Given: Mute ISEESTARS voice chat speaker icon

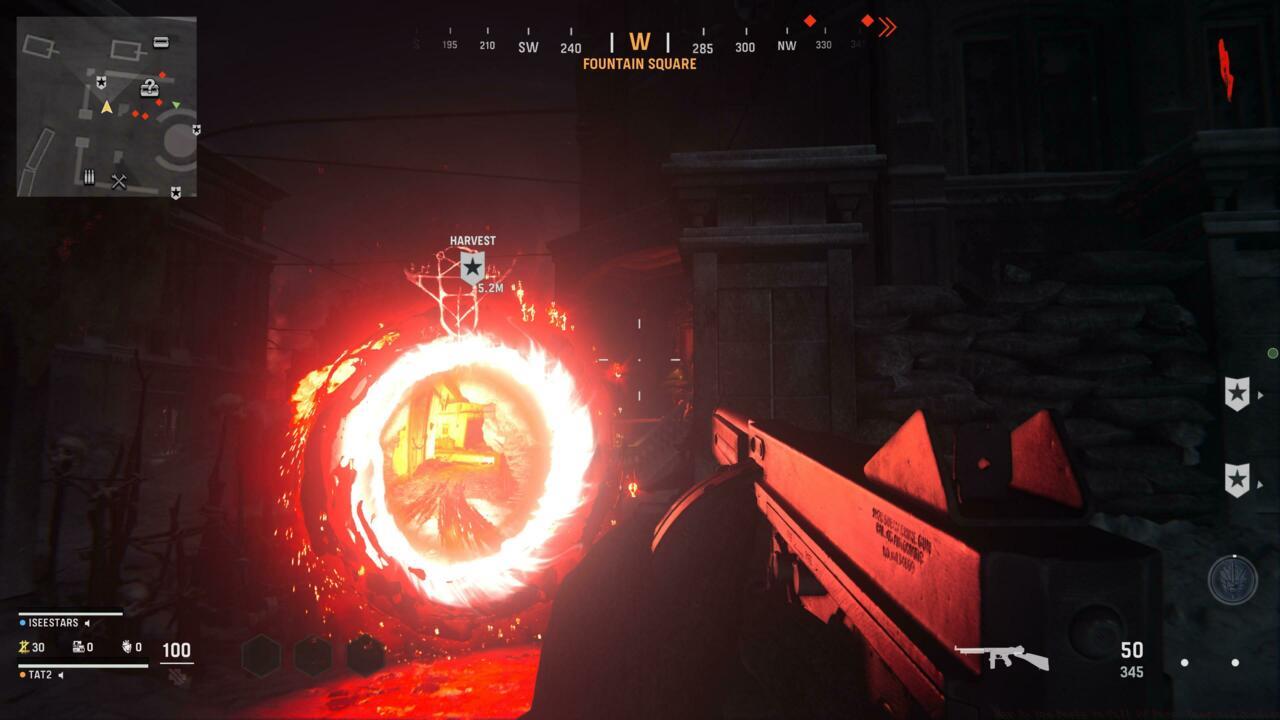Looking at the screenshot, I should click(x=87, y=623).
